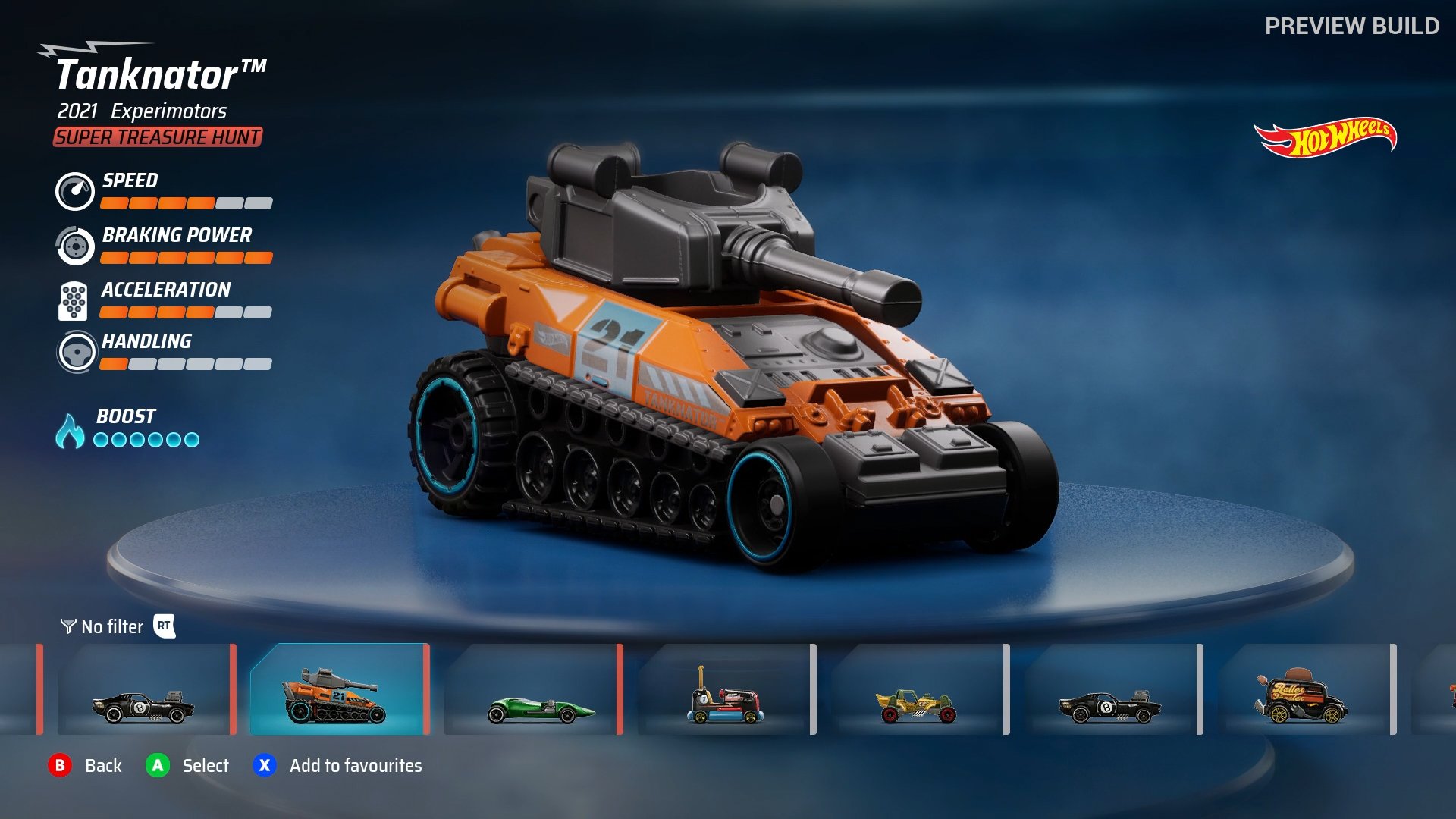
Task: Select the 2021 Experimotors label
Action: point(141,111)
